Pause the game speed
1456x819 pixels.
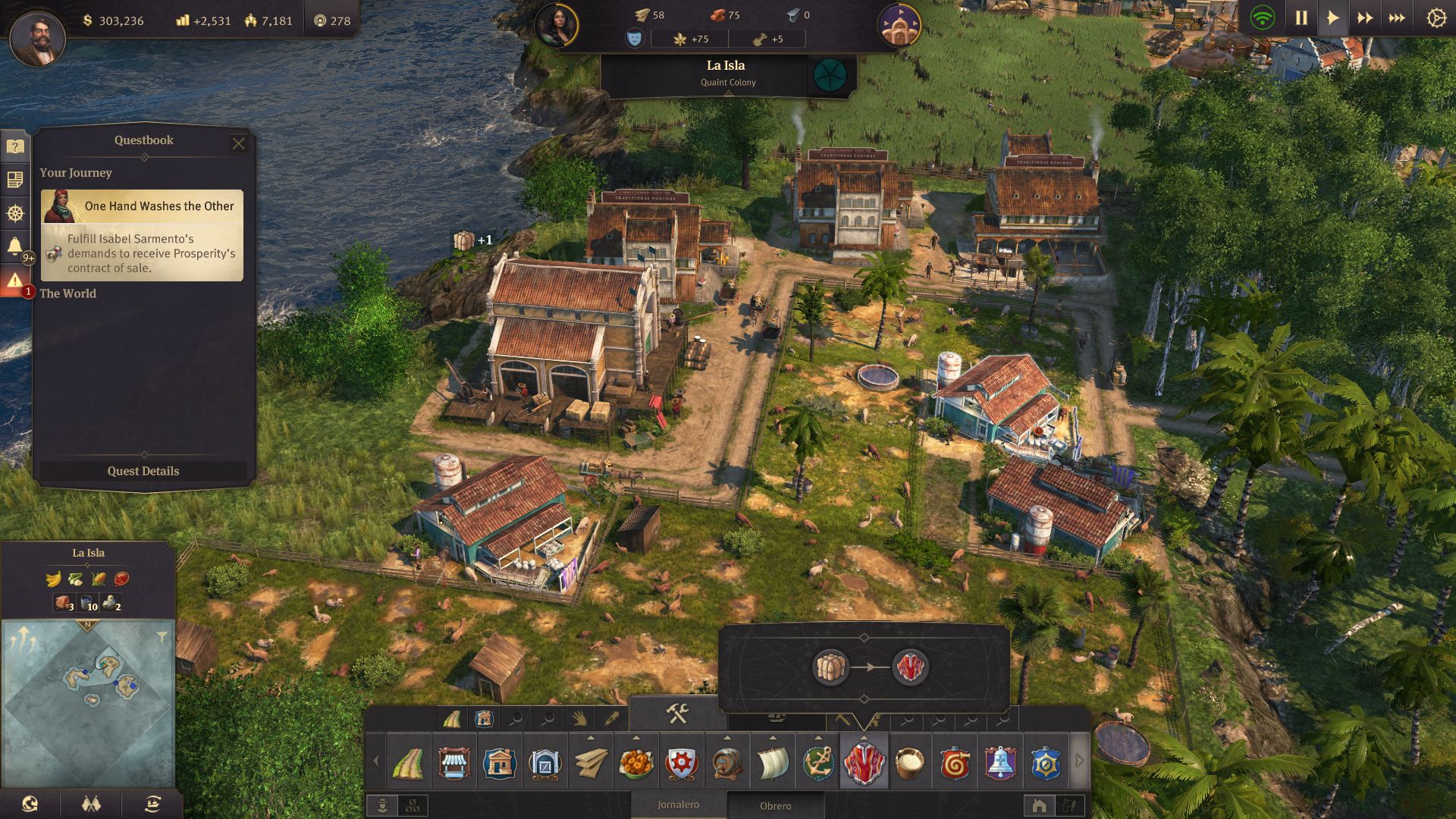(1301, 18)
